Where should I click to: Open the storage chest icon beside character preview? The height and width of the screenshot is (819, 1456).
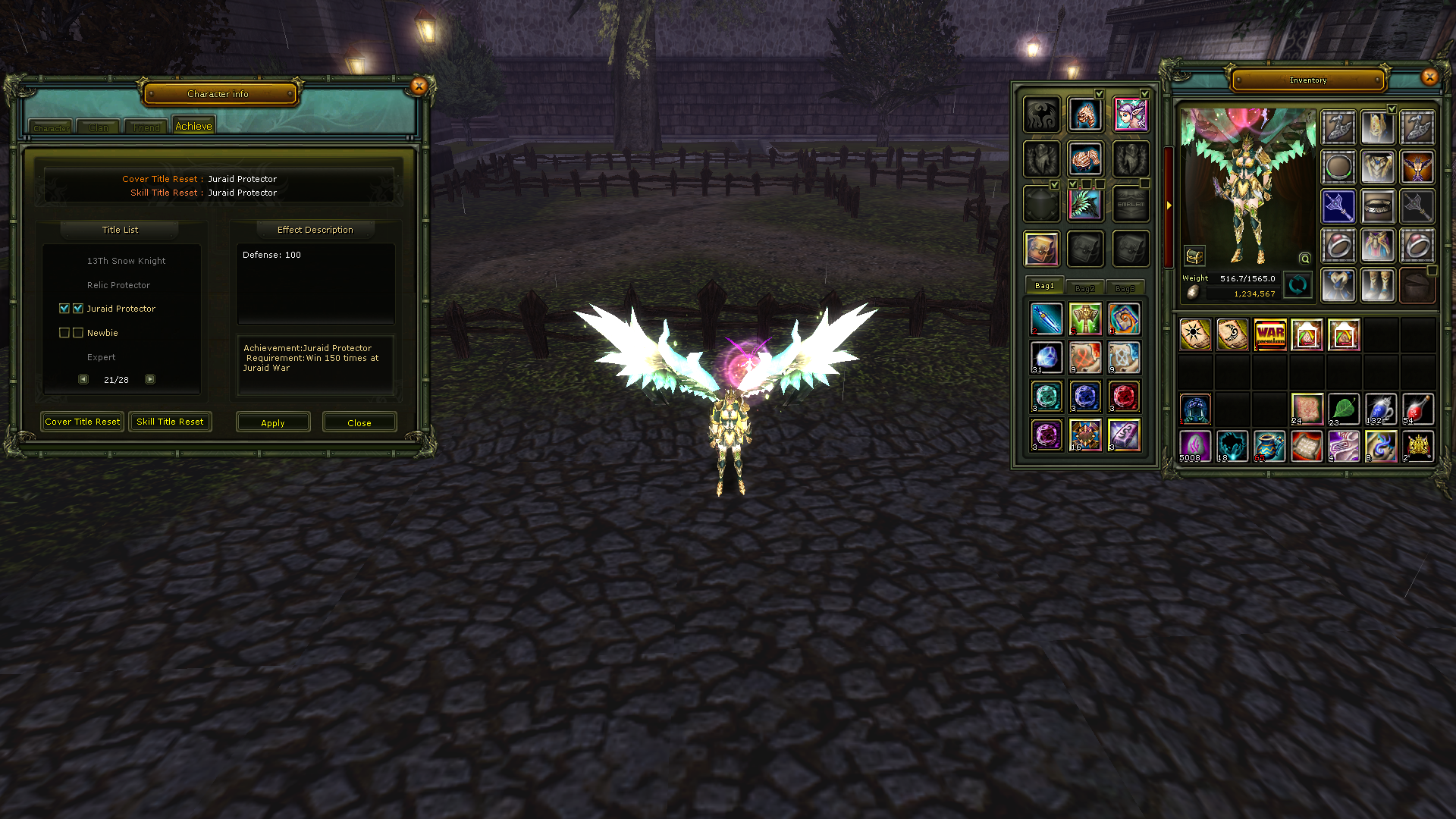[x=1194, y=255]
